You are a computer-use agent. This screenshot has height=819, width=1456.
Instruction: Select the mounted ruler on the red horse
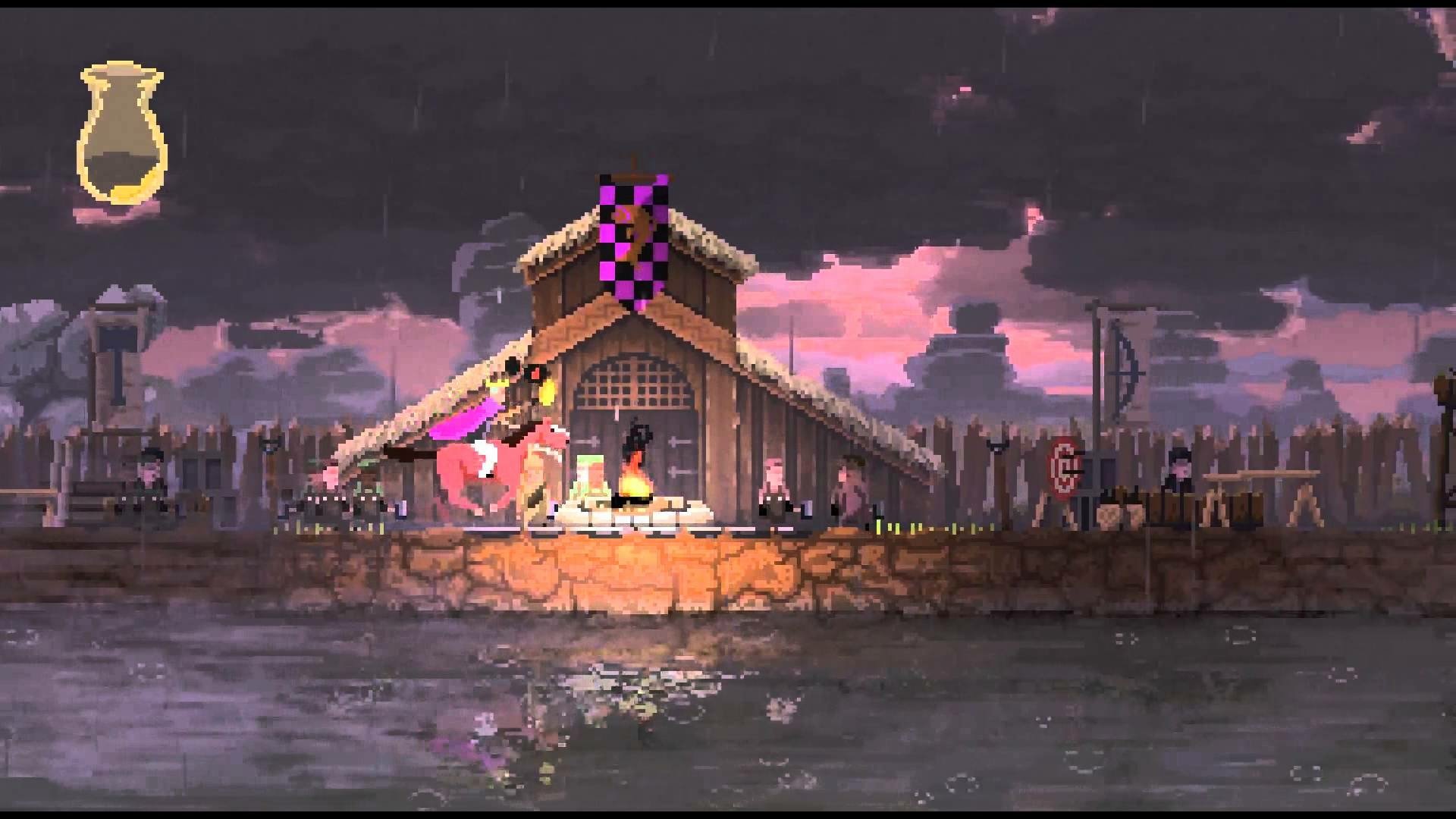[x=493, y=425]
